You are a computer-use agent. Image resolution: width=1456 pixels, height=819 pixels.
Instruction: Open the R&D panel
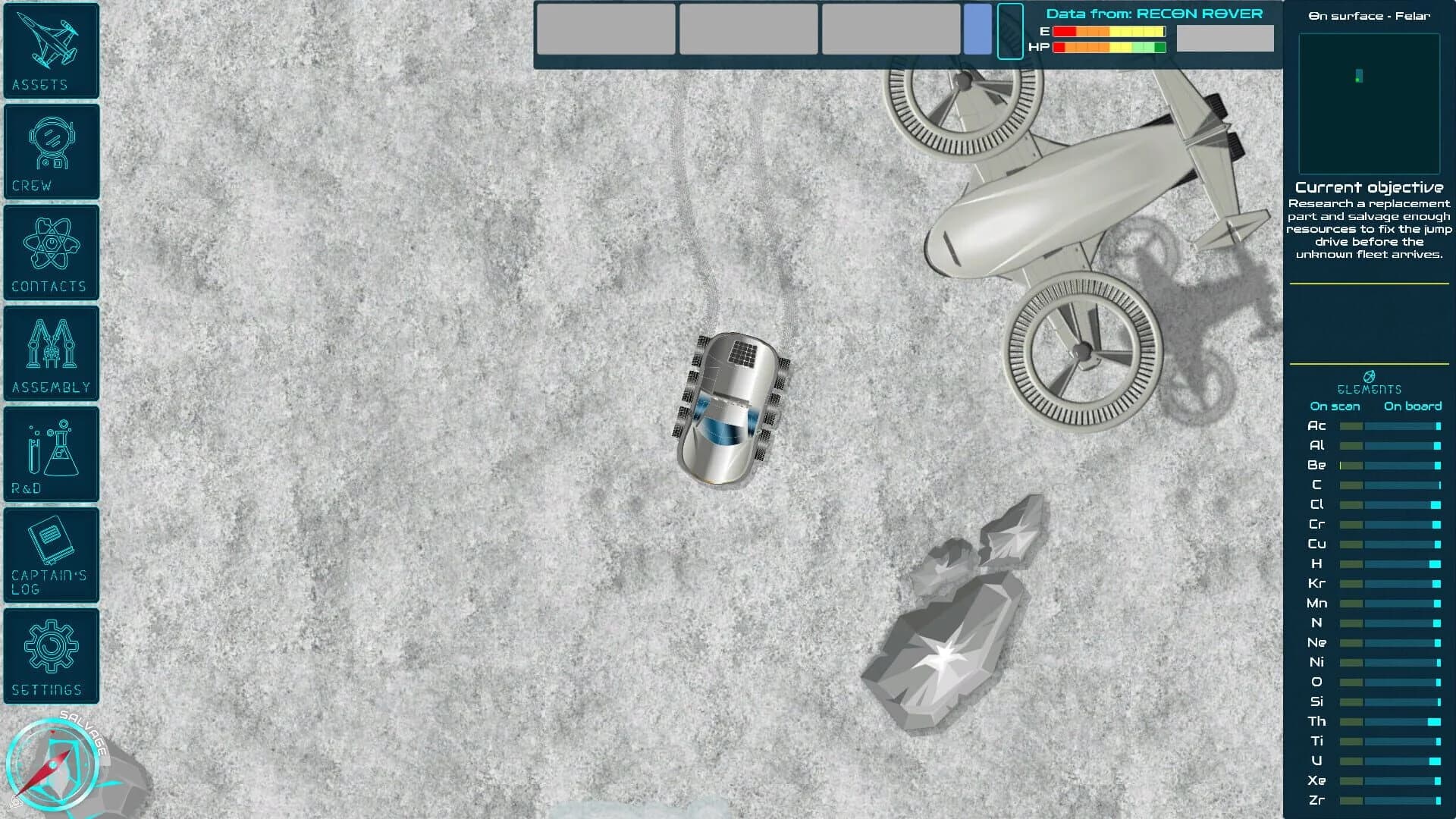click(50, 453)
